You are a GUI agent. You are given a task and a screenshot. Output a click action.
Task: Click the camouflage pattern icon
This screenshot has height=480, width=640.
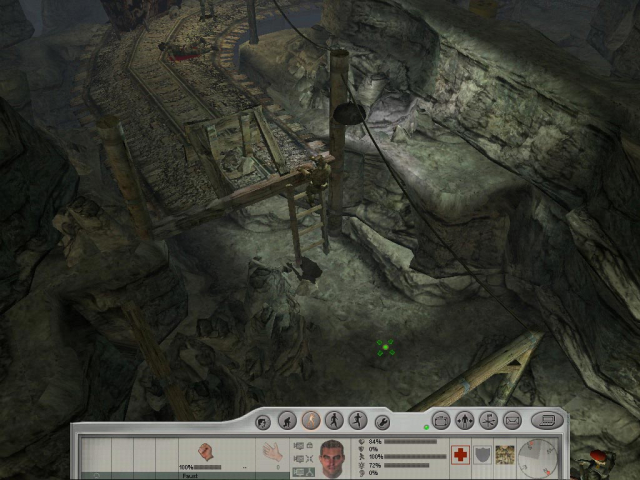click(x=505, y=455)
